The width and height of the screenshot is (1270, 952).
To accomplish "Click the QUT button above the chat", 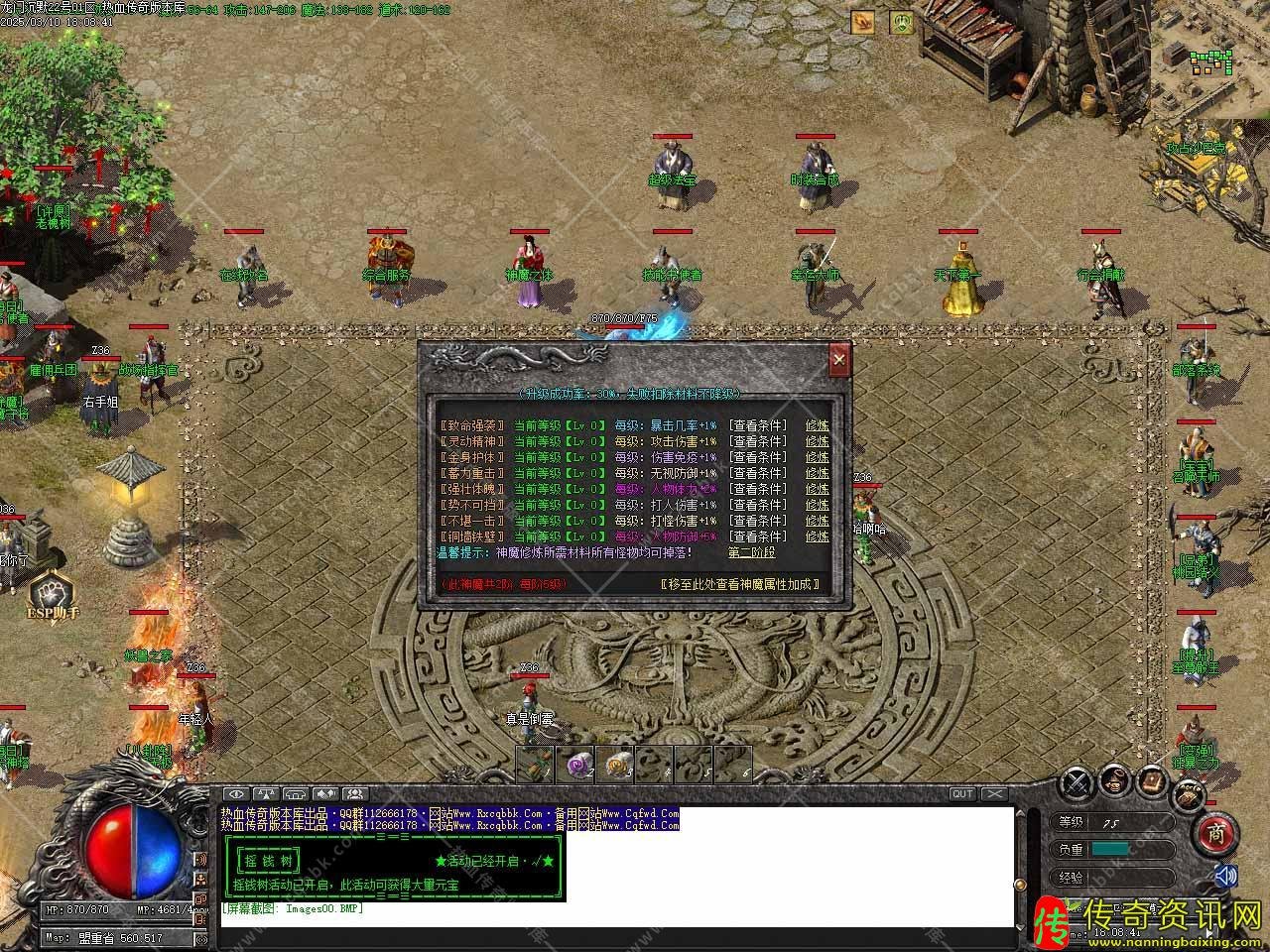I will pos(962,793).
